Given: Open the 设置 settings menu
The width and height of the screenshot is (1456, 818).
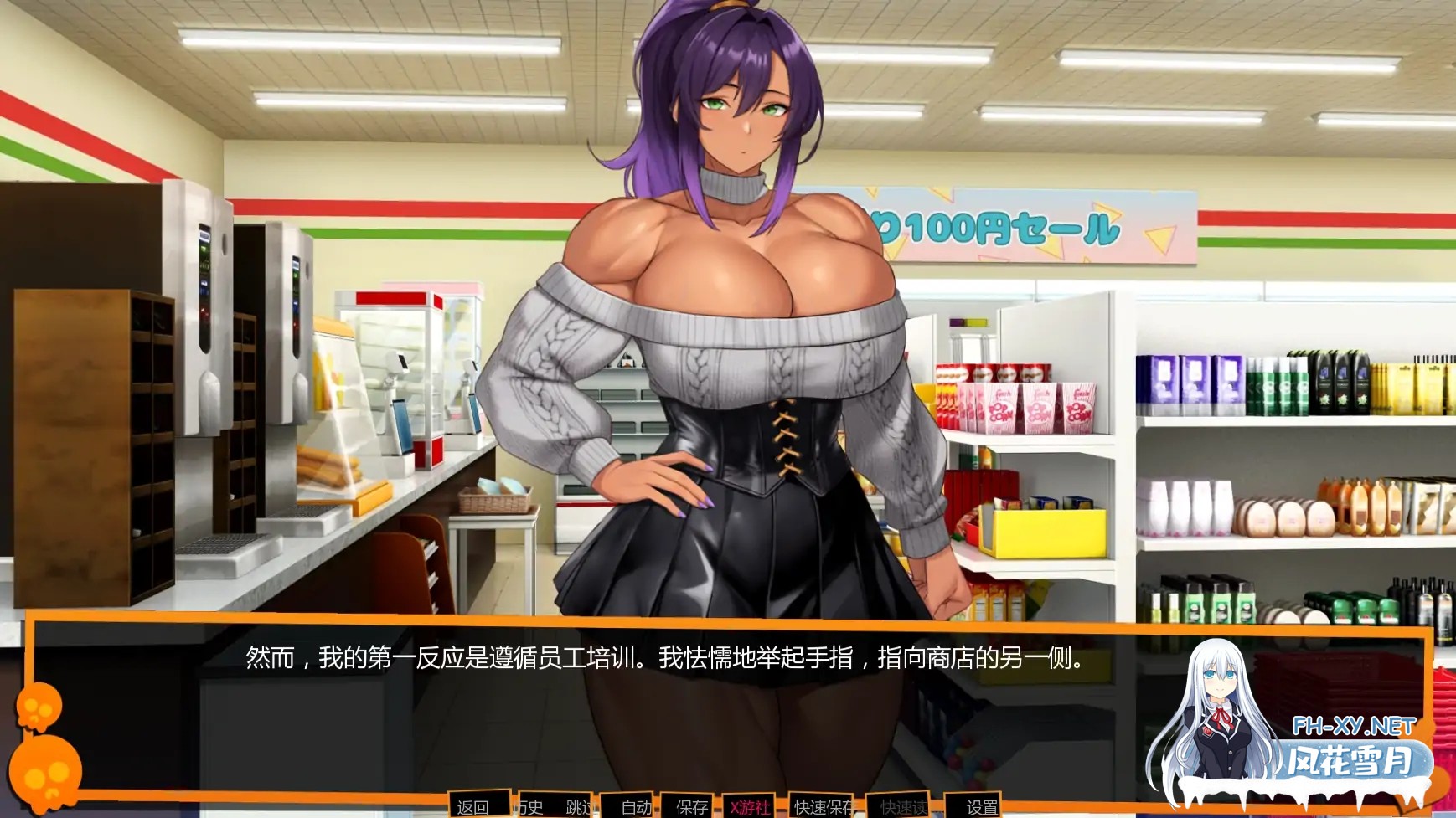Looking at the screenshot, I should coord(982,806).
